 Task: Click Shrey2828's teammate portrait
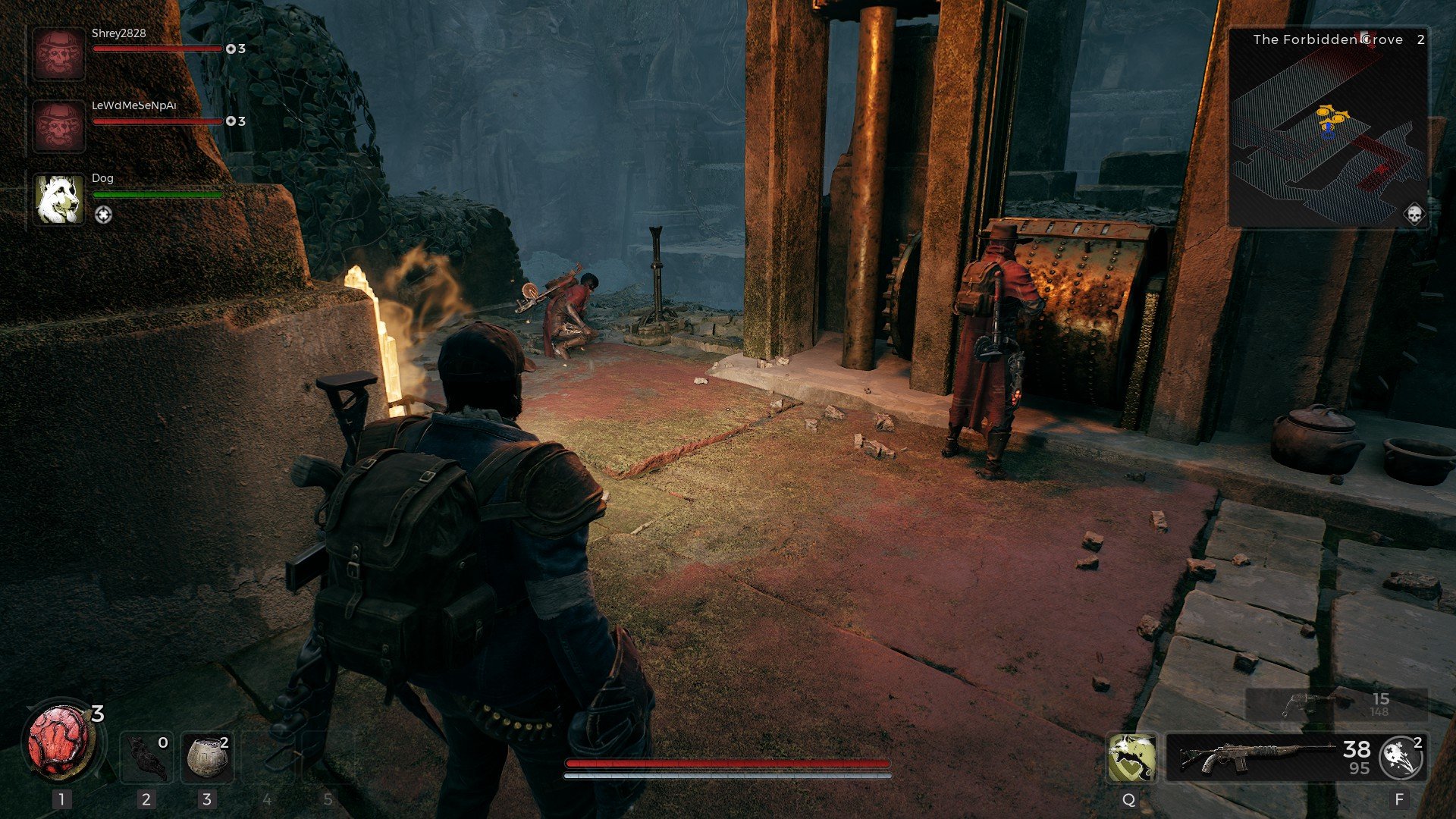[x=58, y=54]
